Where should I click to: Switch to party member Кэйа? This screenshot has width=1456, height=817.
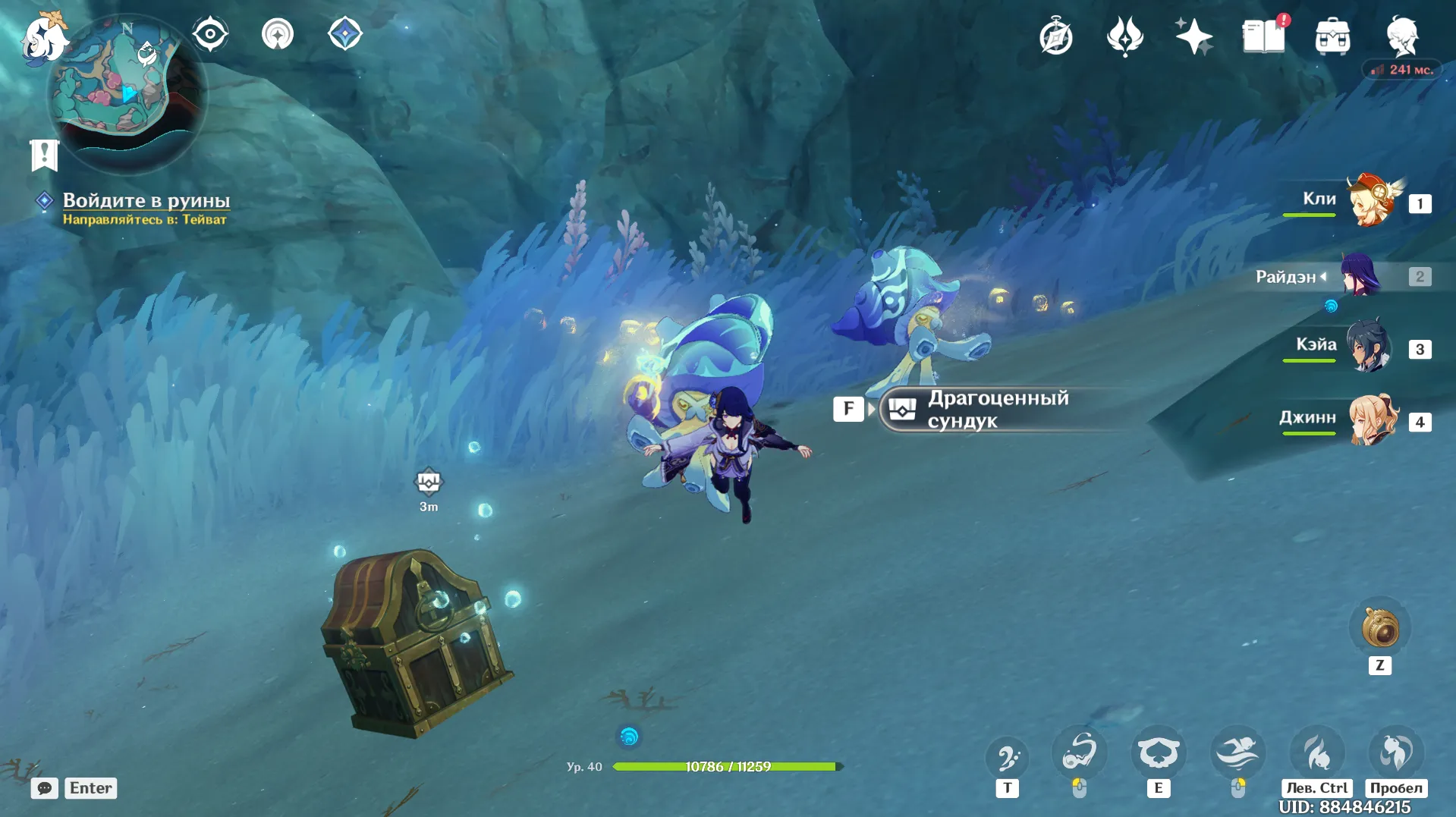pyautogui.click(x=1369, y=347)
